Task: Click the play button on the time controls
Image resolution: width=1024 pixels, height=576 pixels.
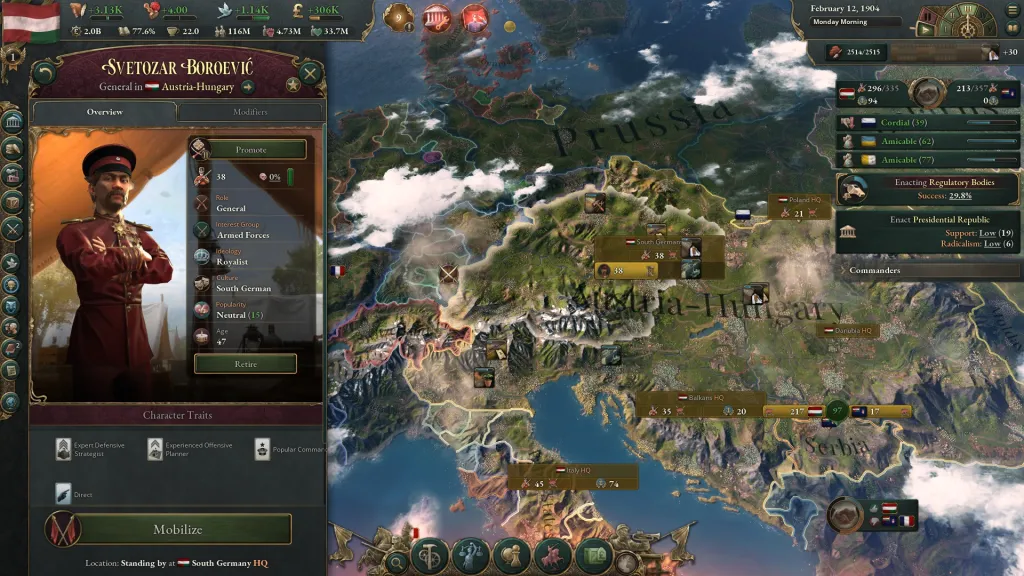Action: (925, 30)
